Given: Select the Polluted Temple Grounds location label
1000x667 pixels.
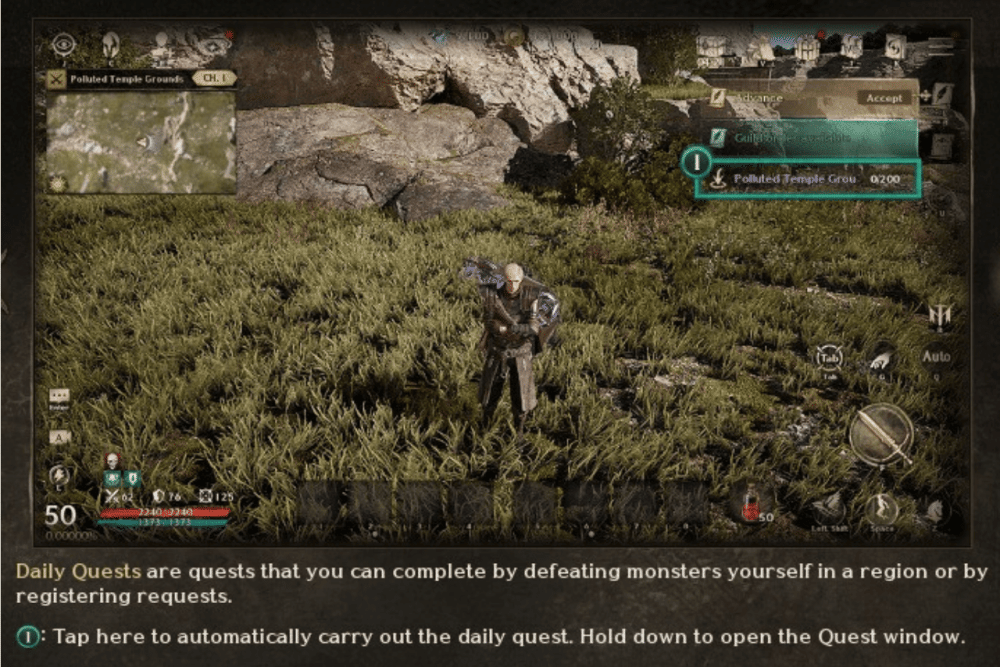Looking at the screenshot, I should pyautogui.click(x=126, y=78).
